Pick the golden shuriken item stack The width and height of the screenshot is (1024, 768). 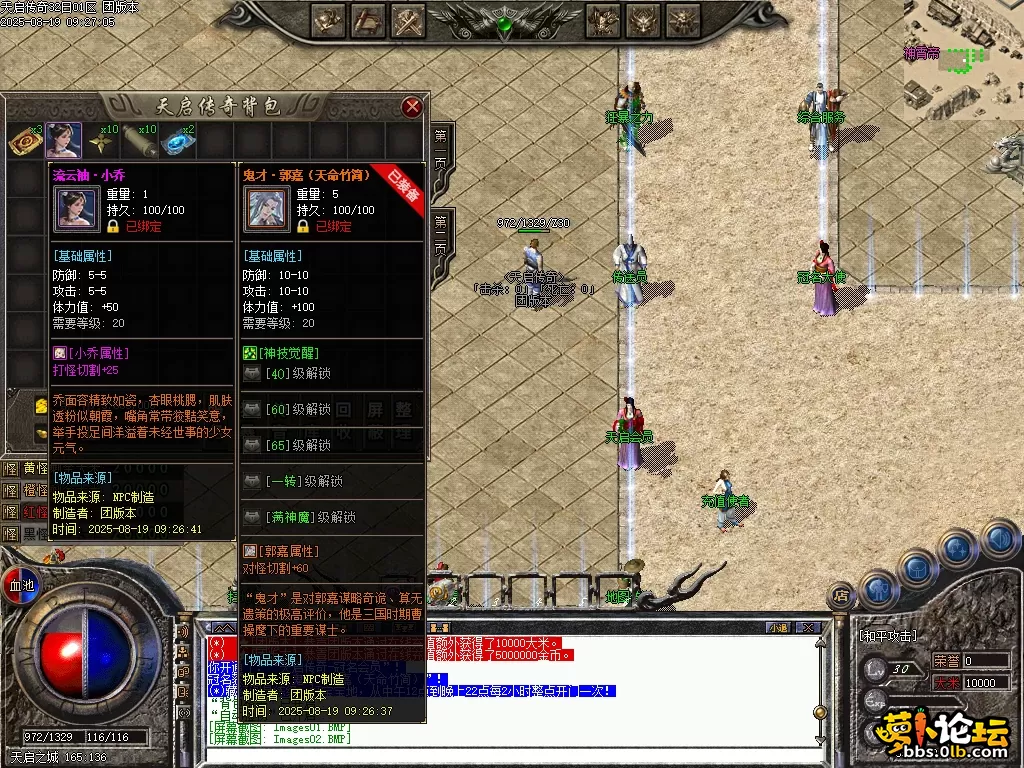click(102, 141)
